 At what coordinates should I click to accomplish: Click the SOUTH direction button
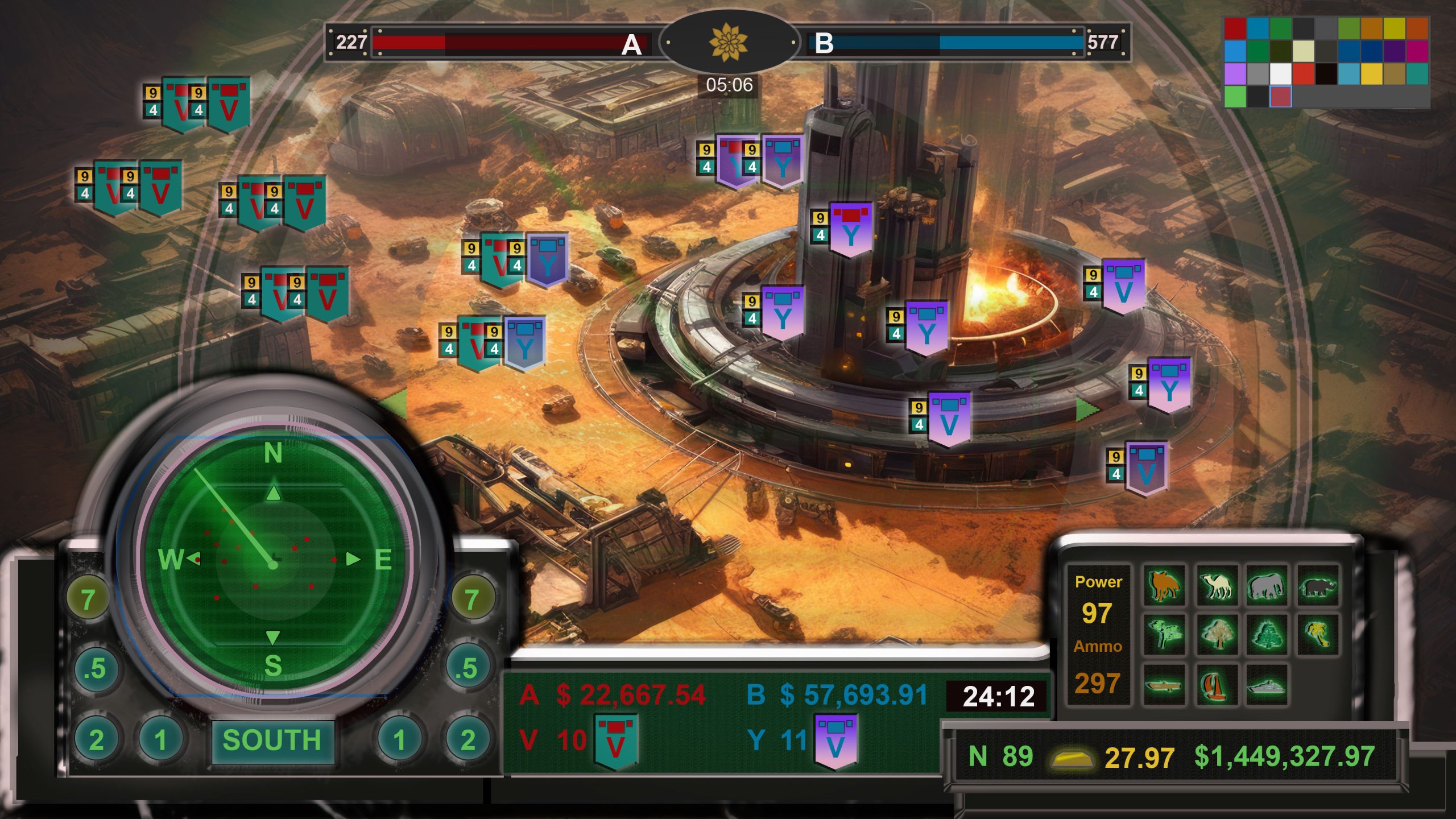pos(272,741)
